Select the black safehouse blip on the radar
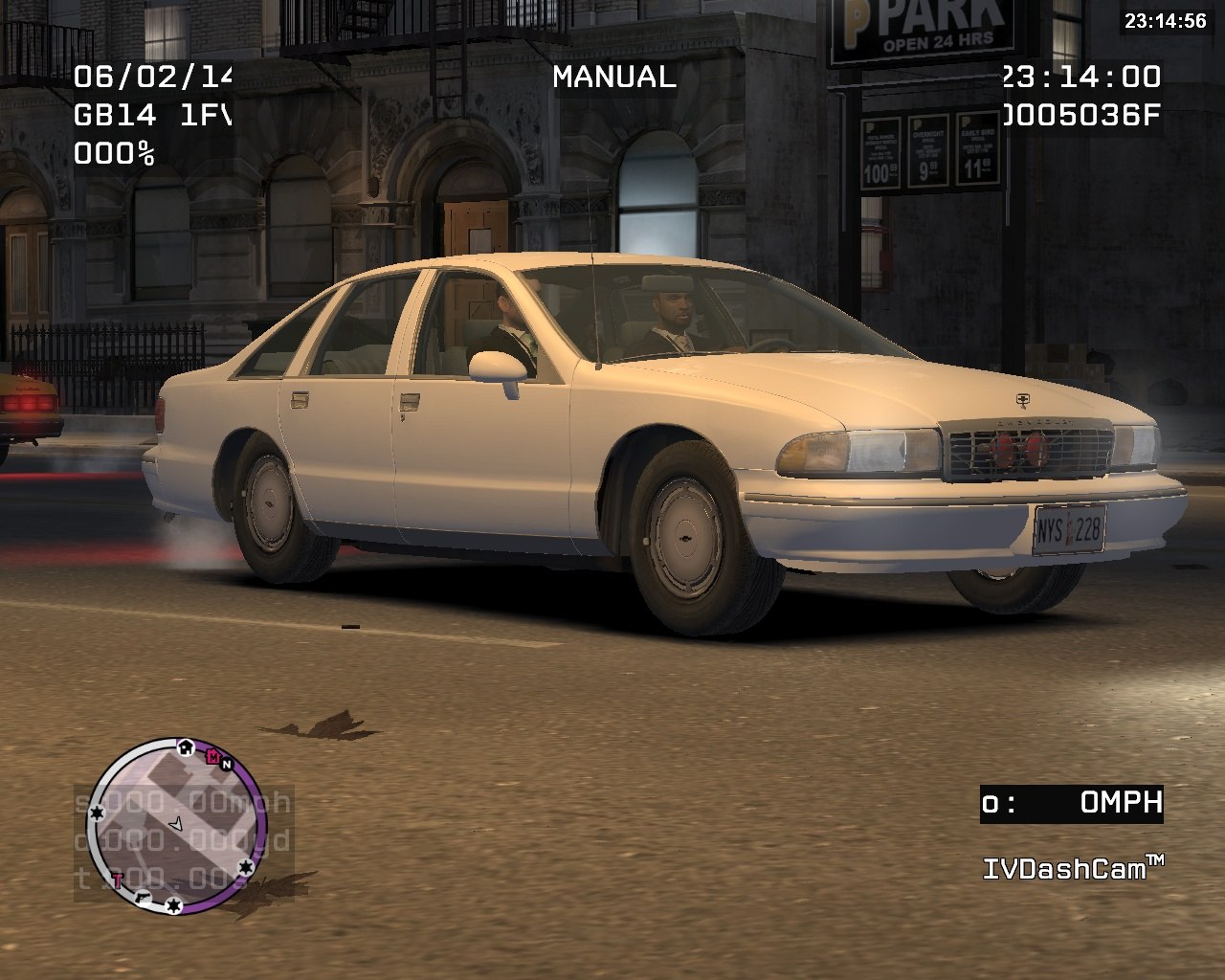This screenshot has height=980, width=1225. [x=185, y=746]
